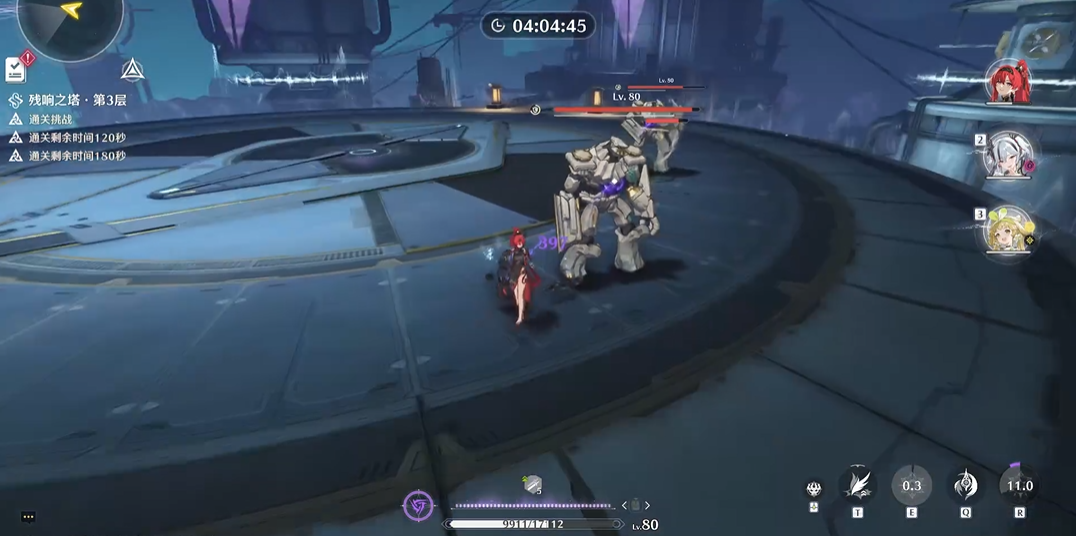This screenshot has width=1076, height=536.
Task: Use the small utility gadget icon
Action: click(814, 489)
